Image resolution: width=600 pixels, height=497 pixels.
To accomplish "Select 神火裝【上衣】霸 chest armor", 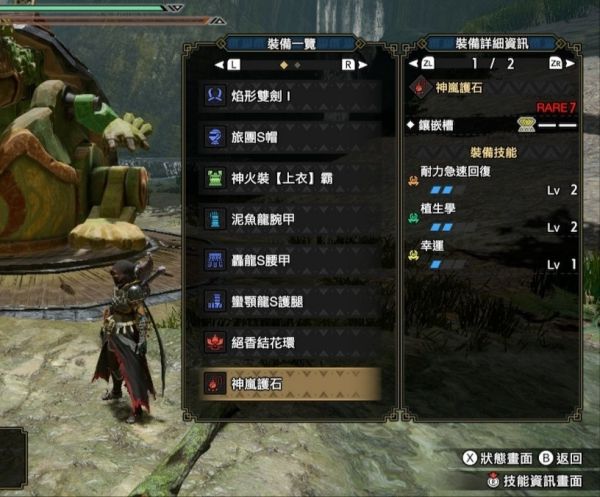I will pos(290,179).
